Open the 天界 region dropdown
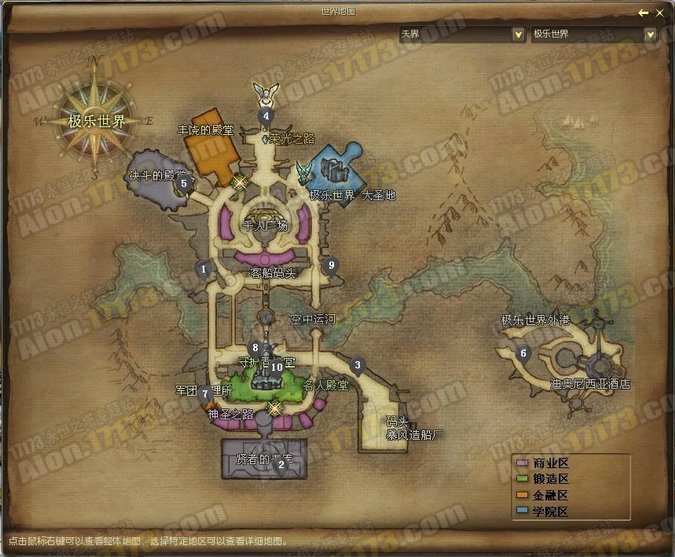 pyautogui.click(x=518, y=34)
